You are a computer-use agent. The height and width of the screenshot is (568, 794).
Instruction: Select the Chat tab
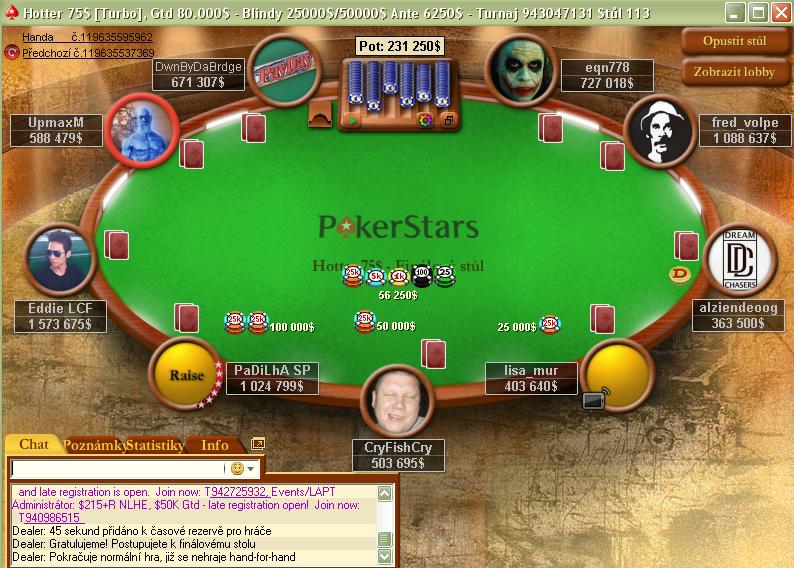pos(34,445)
